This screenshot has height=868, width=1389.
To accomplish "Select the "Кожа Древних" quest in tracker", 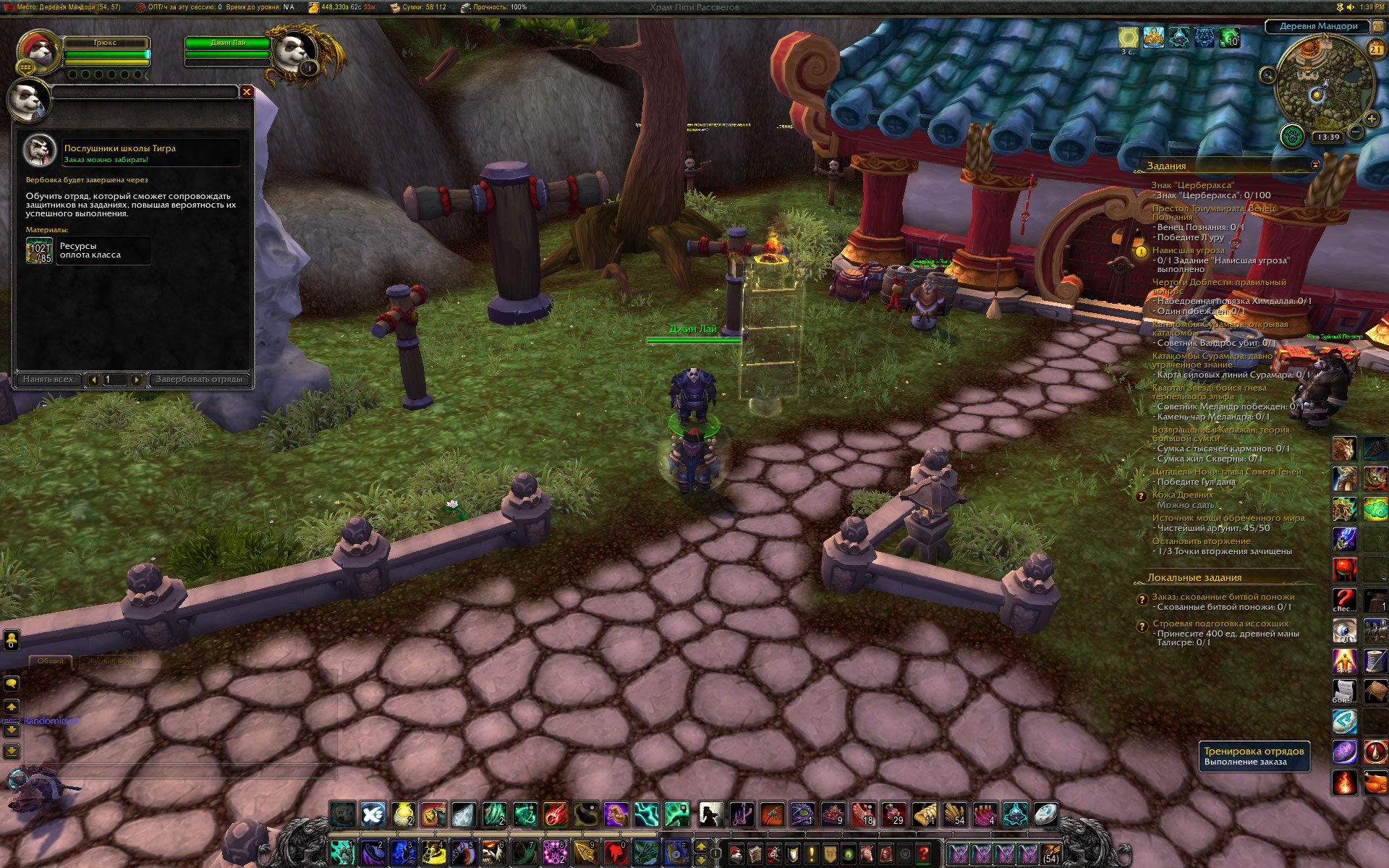I will 1183,495.
